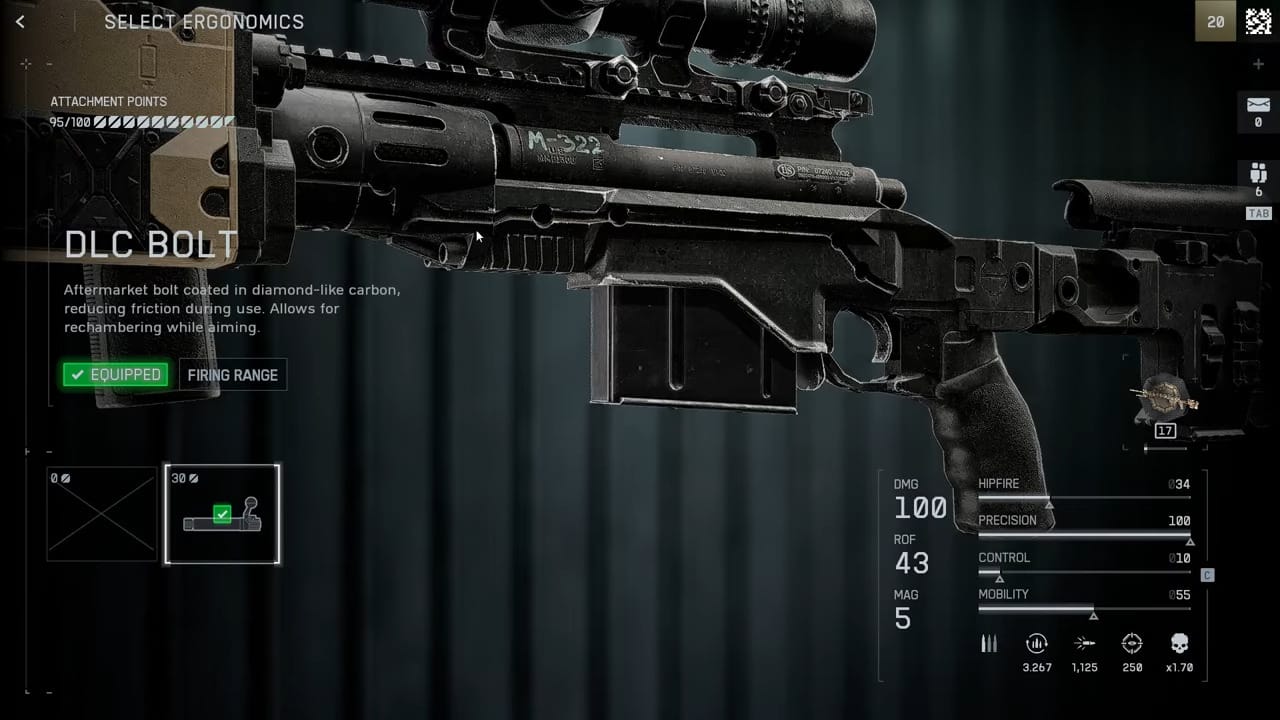Click the green Equipped button

coord(115,375)
